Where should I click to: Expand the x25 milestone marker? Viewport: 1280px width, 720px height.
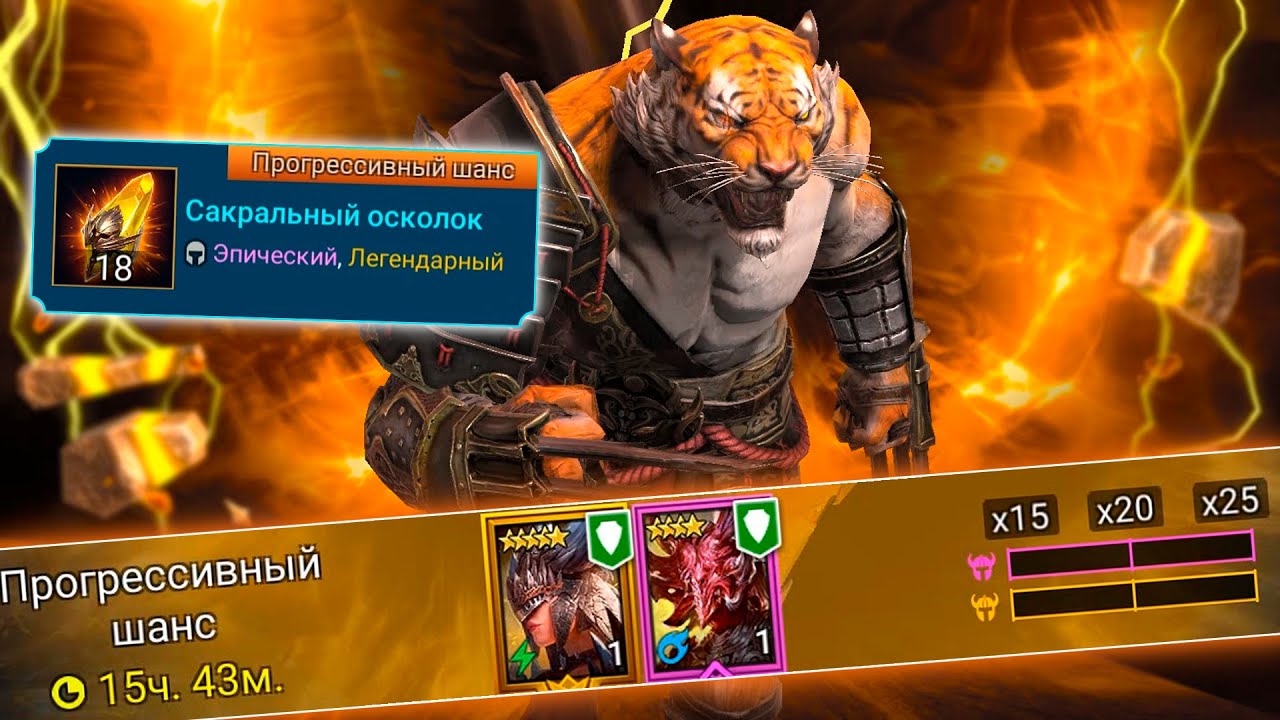(1228, 503)
